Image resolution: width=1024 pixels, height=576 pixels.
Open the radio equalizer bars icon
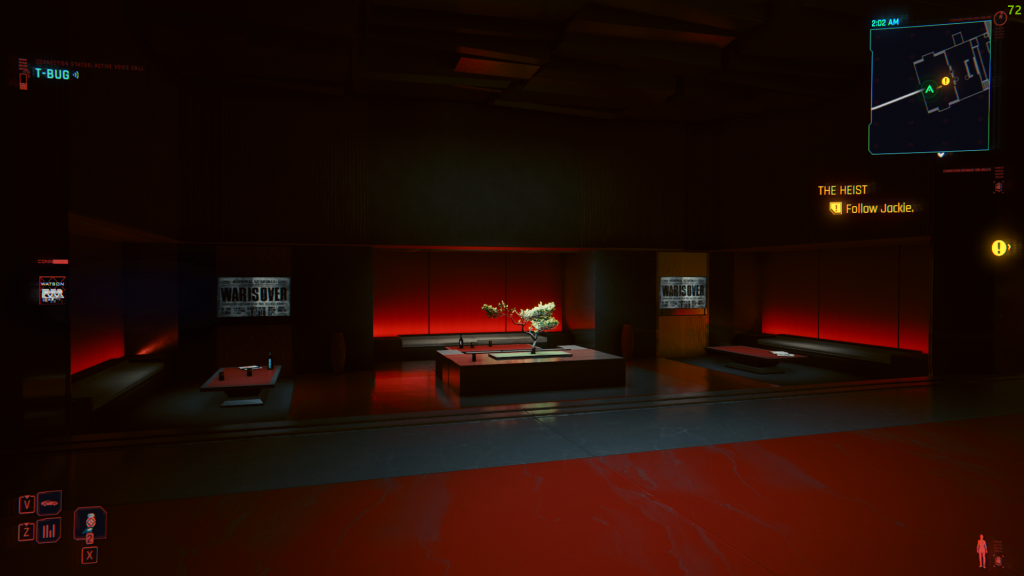pyautogui.click(x=49, y=530)
